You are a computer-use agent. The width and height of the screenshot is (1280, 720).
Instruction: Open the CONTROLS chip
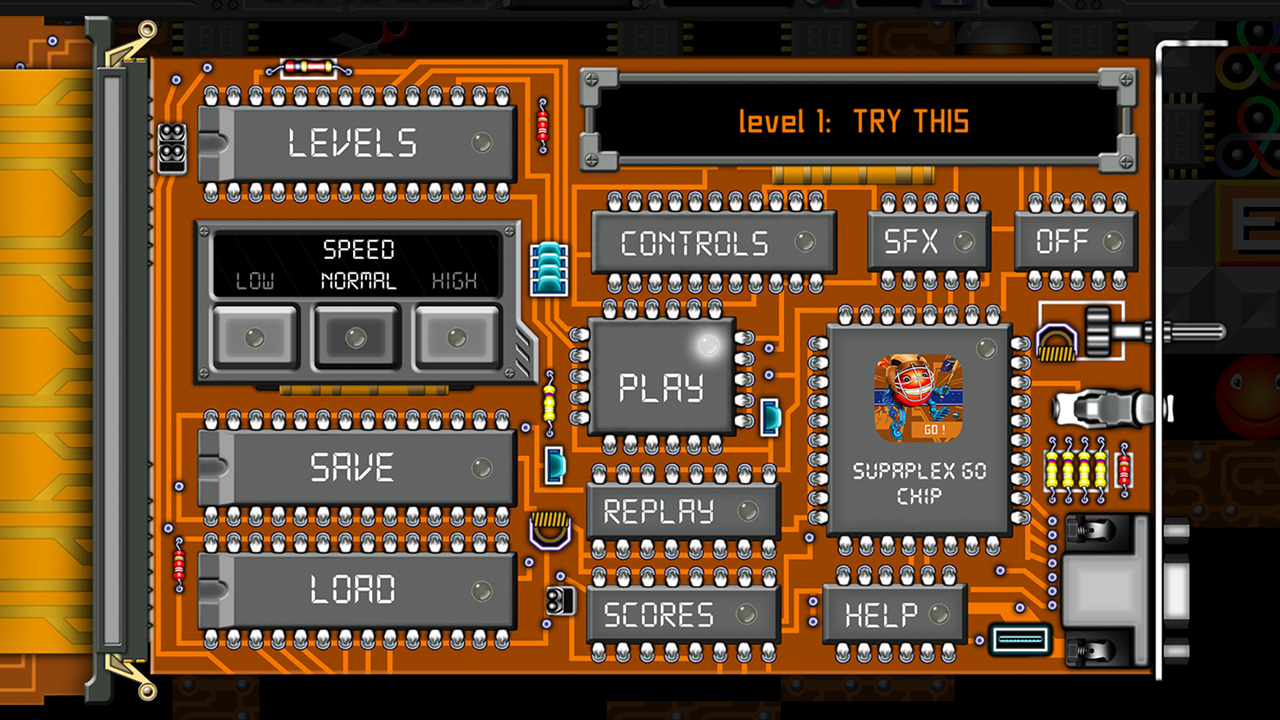tap(711, 242)
